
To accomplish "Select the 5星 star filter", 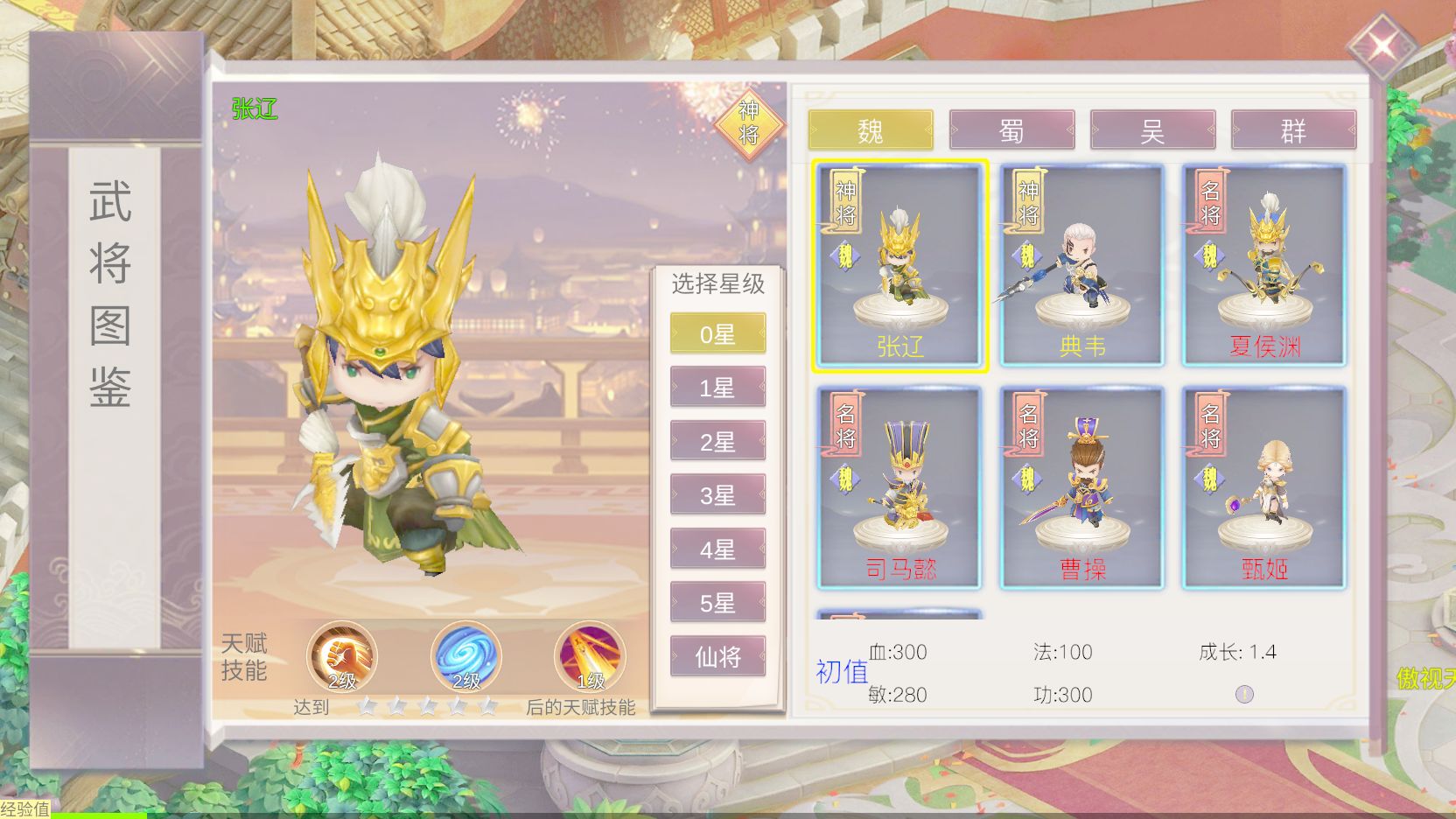I will pyautogui.click(x=717, y=604).
